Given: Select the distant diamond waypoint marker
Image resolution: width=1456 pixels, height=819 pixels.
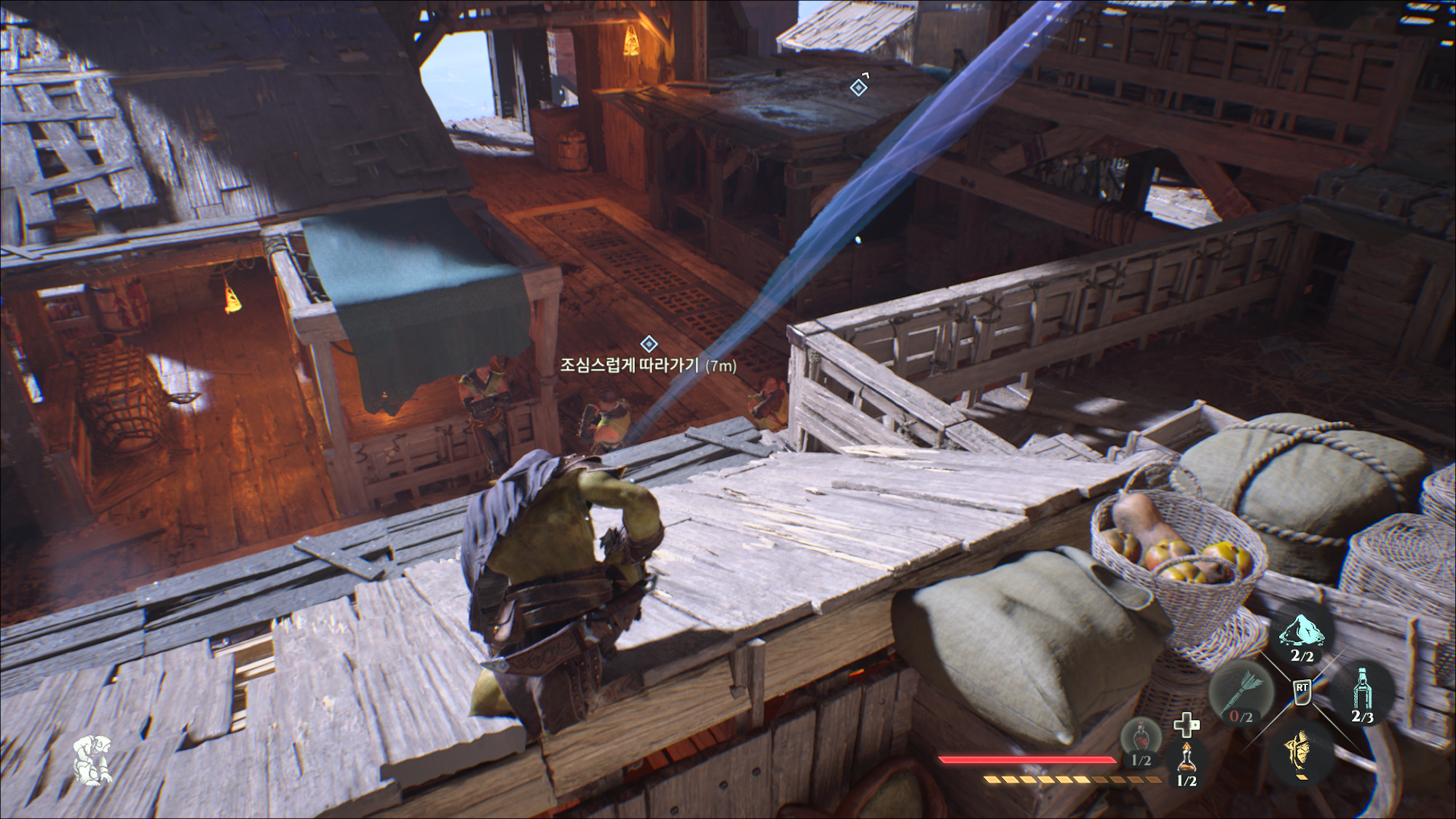Looking at the screenshot, I should coord(859,87).
